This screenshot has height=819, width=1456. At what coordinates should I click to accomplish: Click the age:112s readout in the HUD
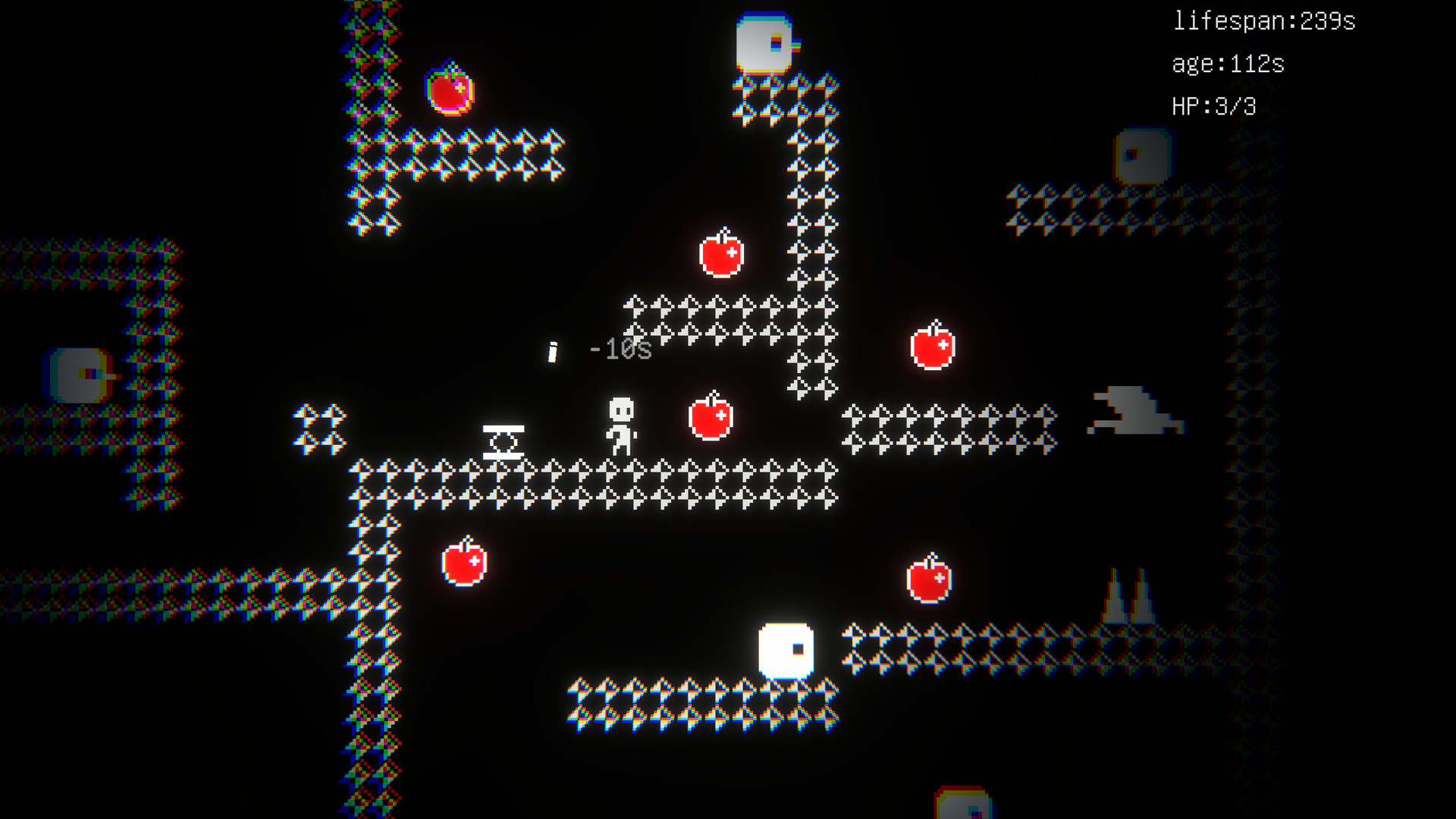tap(1227, 65)
